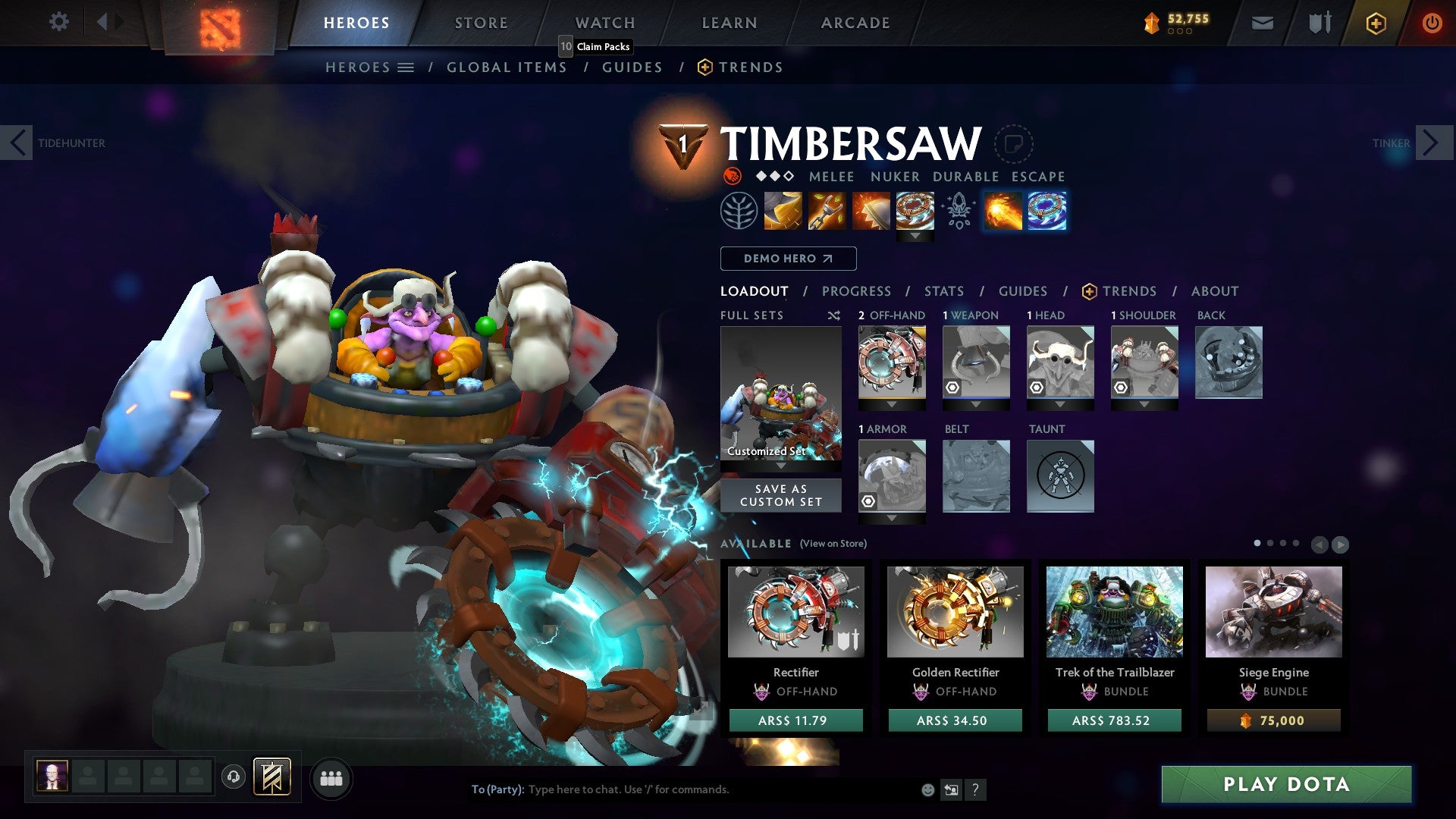Click the shuffle icon next to Full Sets
The image size is (1456, 819).
[x=834, y=315]
